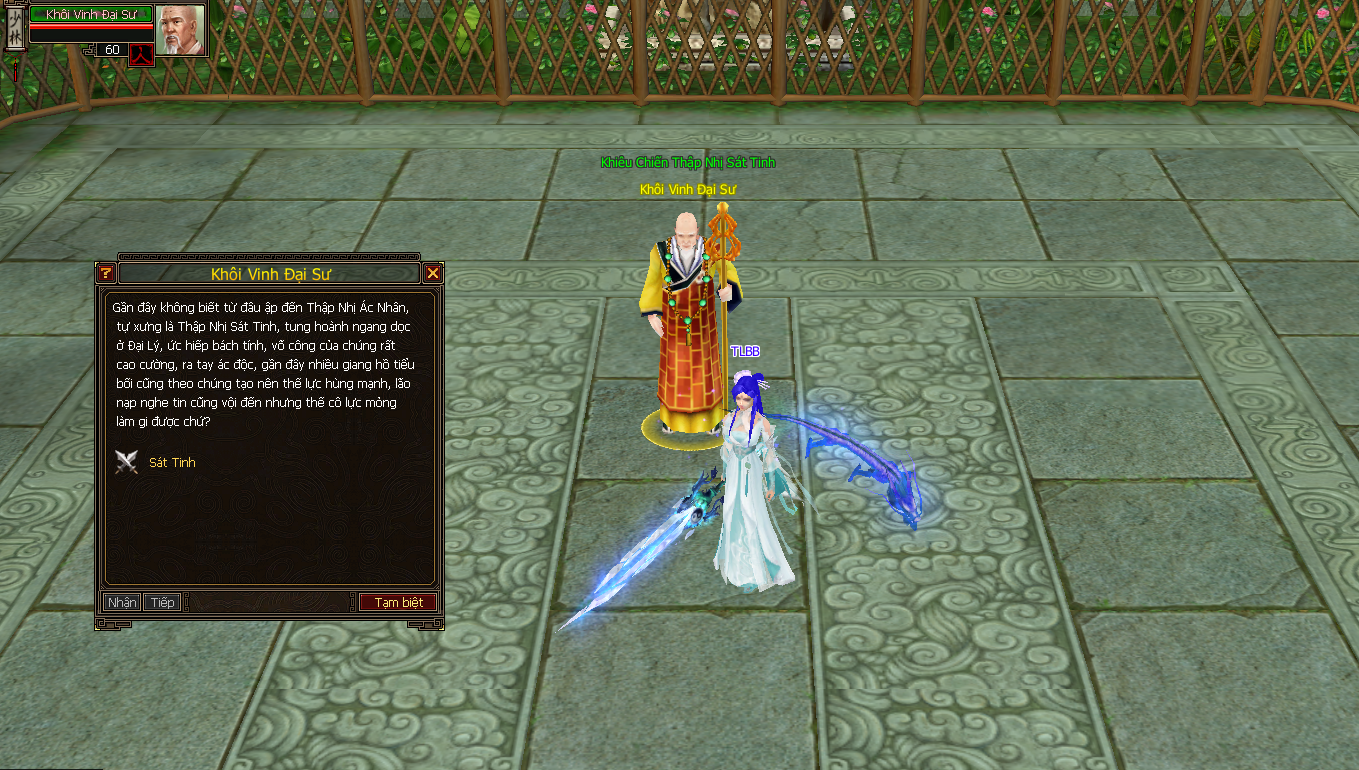
Task: Click the Thiếu Lâm faction scroll icon
Action: click(x=15, y=28)
